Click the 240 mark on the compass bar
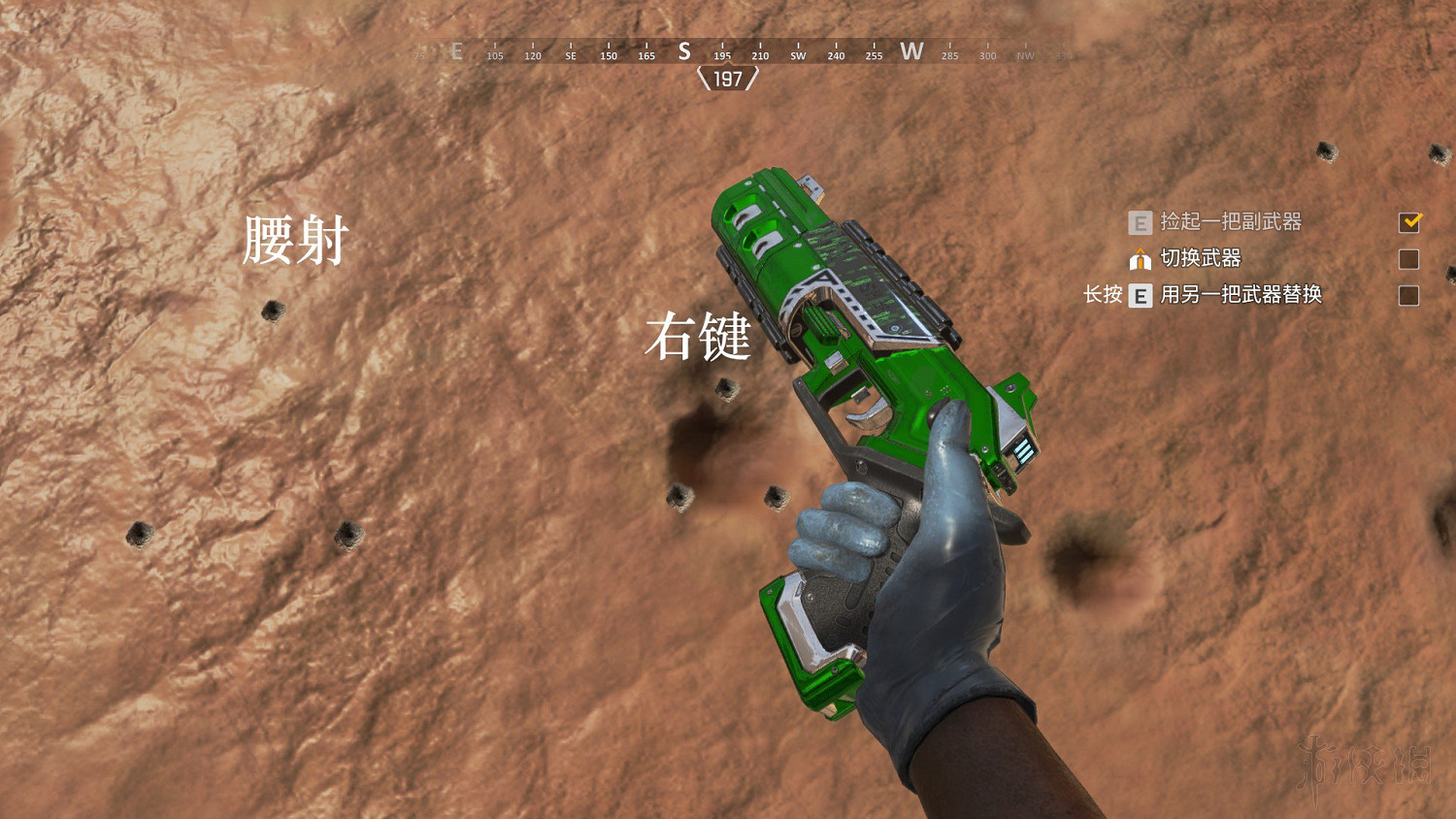Image resolution: width=1456 pixels, height=819 pixels. coord(836,56)
